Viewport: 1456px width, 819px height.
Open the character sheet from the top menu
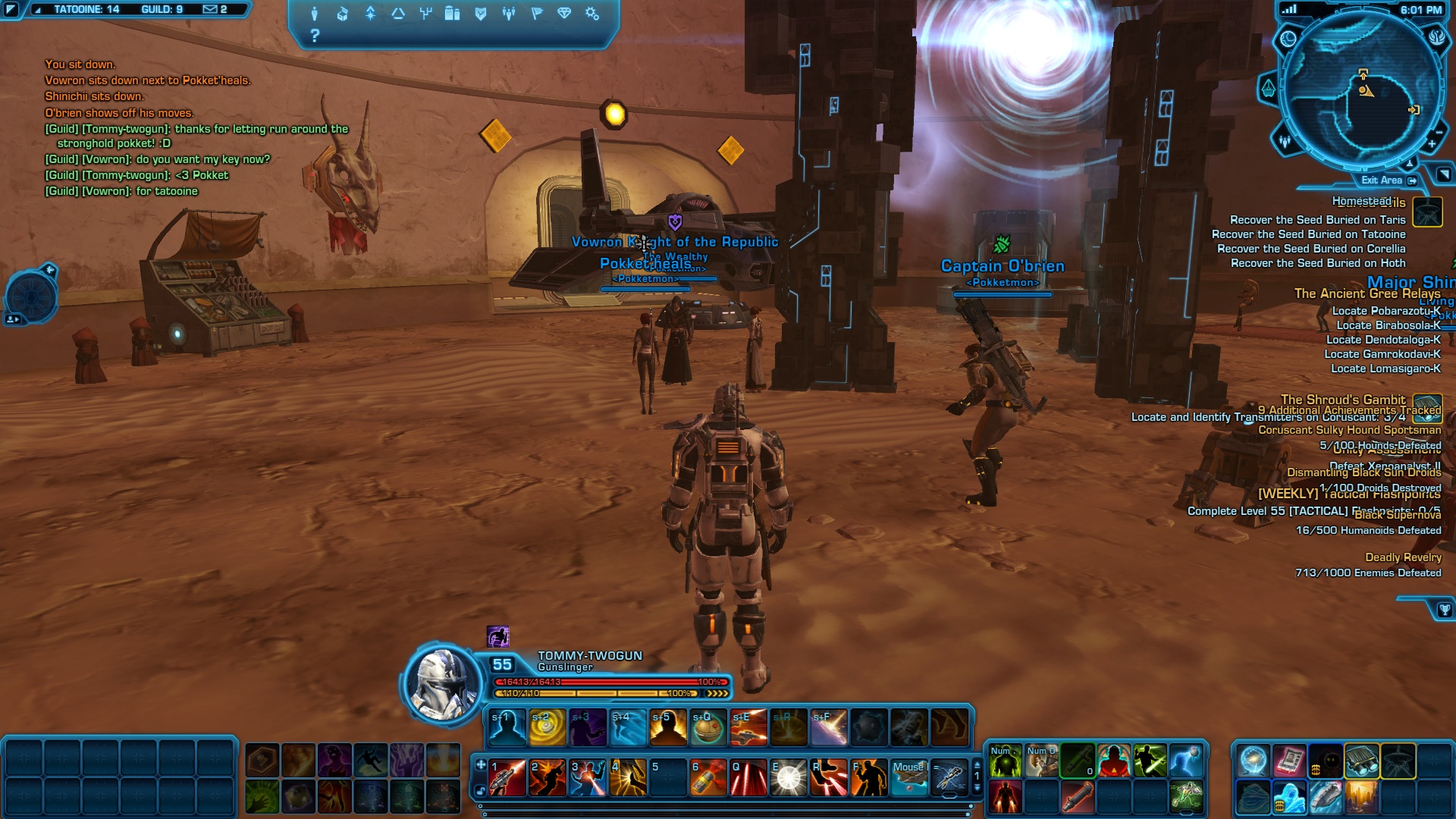tap(315, 14)
